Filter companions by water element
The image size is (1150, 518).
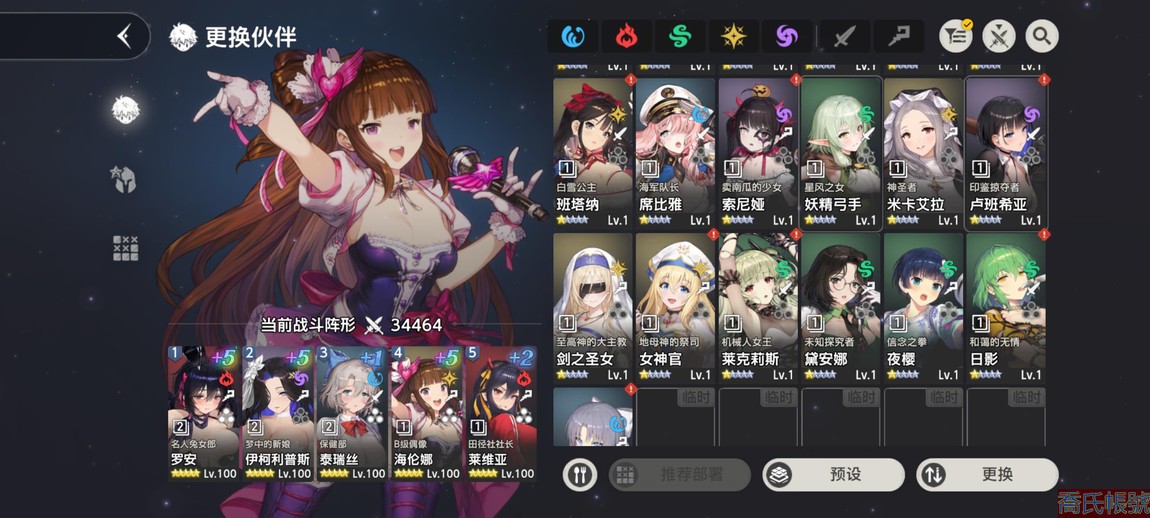[x=573, y=37]
